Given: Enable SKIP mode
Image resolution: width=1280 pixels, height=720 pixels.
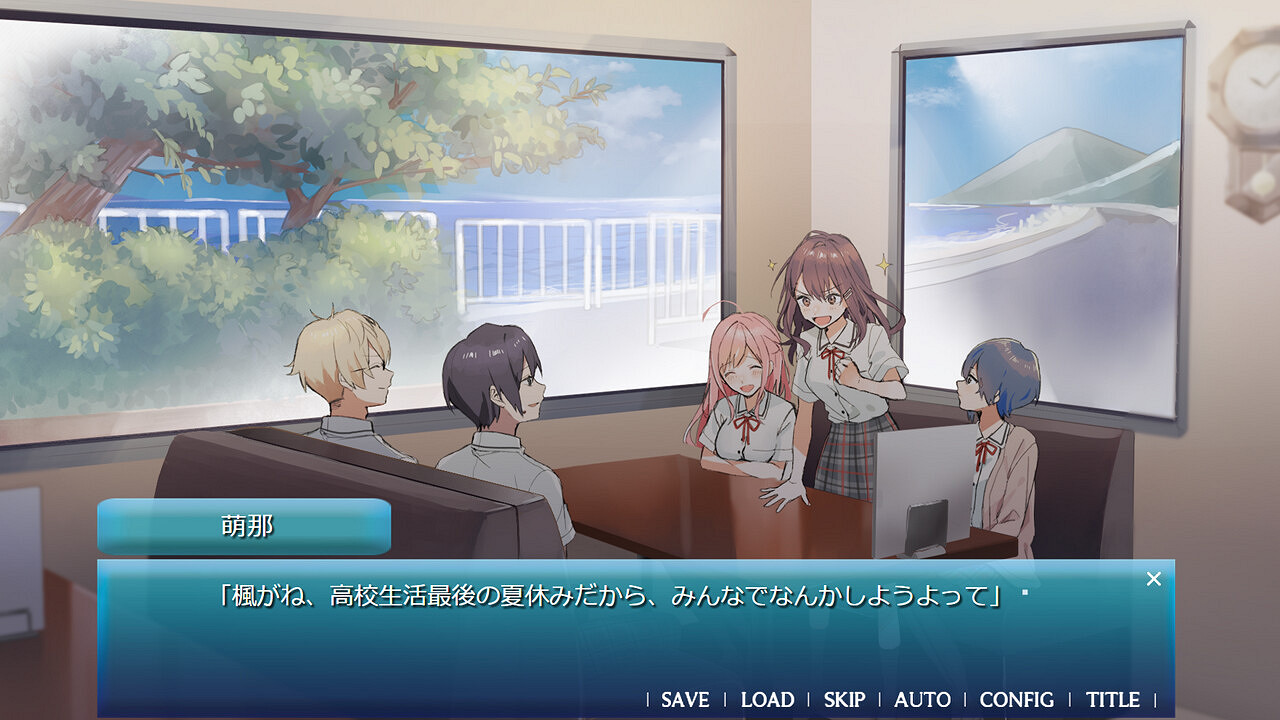Looking at the screenshot, I should (843, 700).
